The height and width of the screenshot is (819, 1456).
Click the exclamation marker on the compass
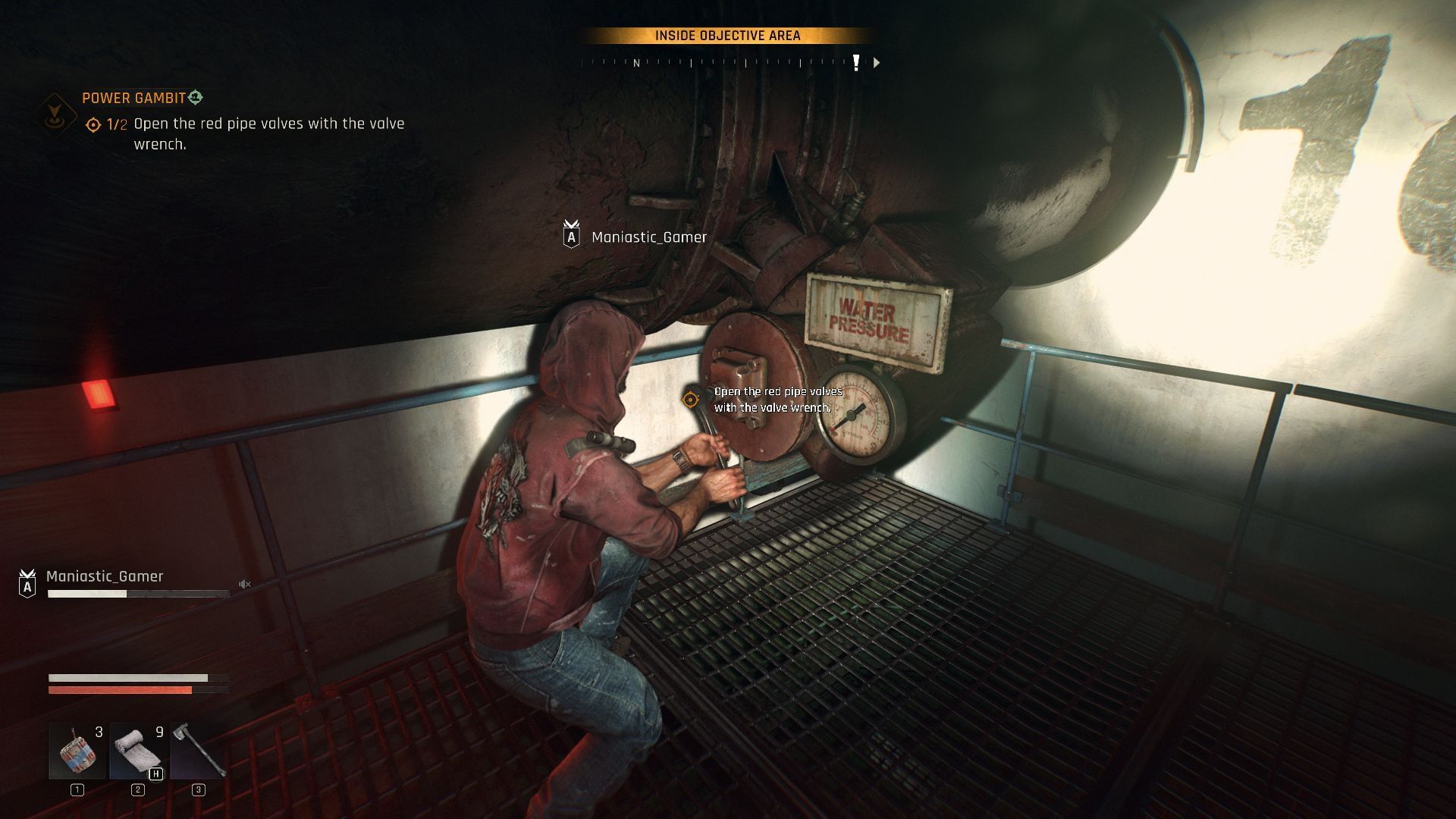[855, 64]
